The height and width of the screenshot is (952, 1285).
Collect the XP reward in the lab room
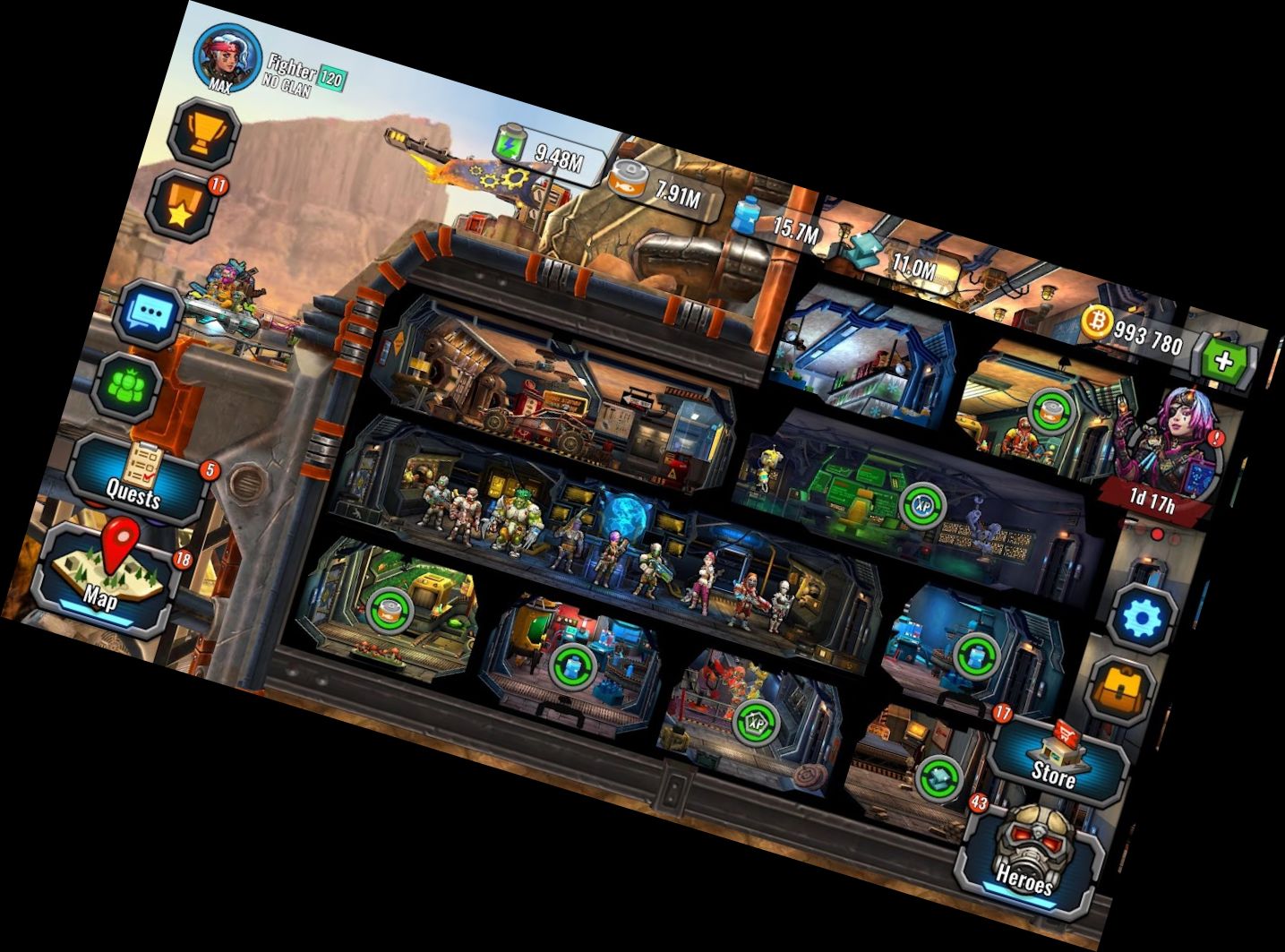[924, 506]
